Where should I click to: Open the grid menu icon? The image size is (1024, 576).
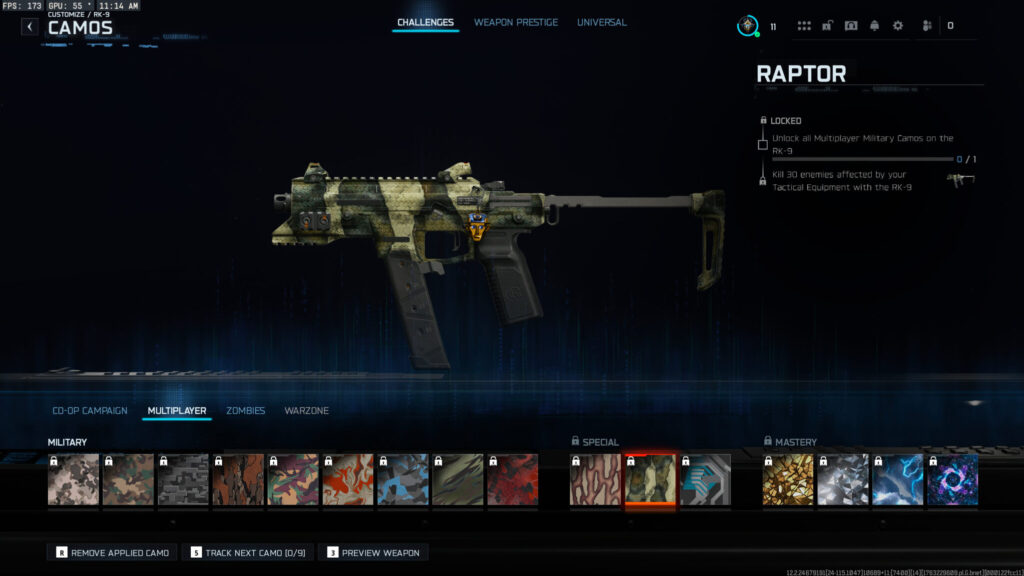coord(804,26)
